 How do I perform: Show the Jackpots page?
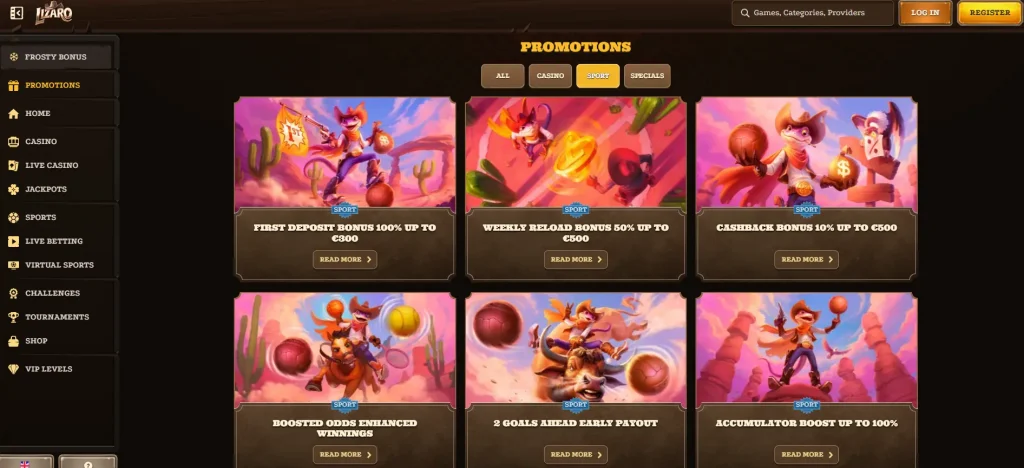(x=46, y=189)
